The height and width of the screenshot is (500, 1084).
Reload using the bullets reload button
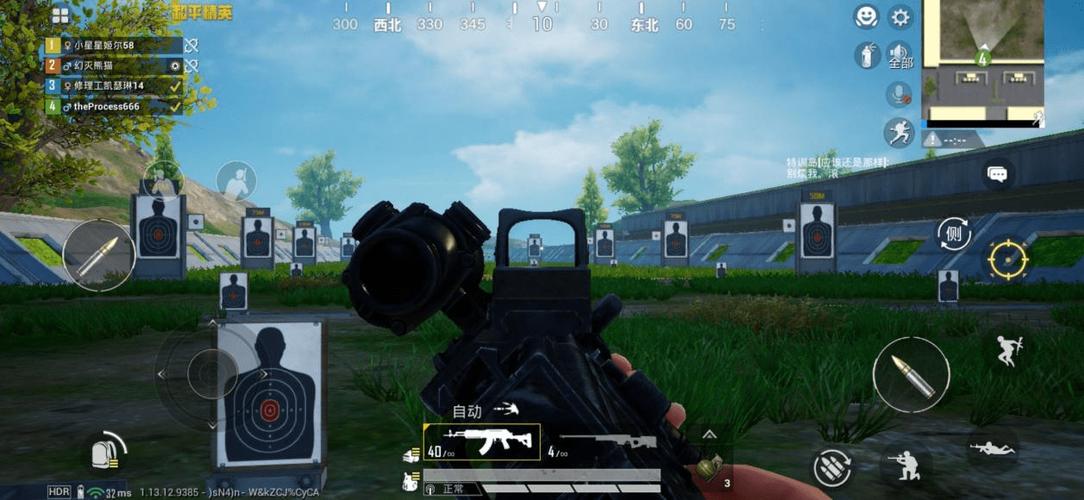(x=833, y=466)
